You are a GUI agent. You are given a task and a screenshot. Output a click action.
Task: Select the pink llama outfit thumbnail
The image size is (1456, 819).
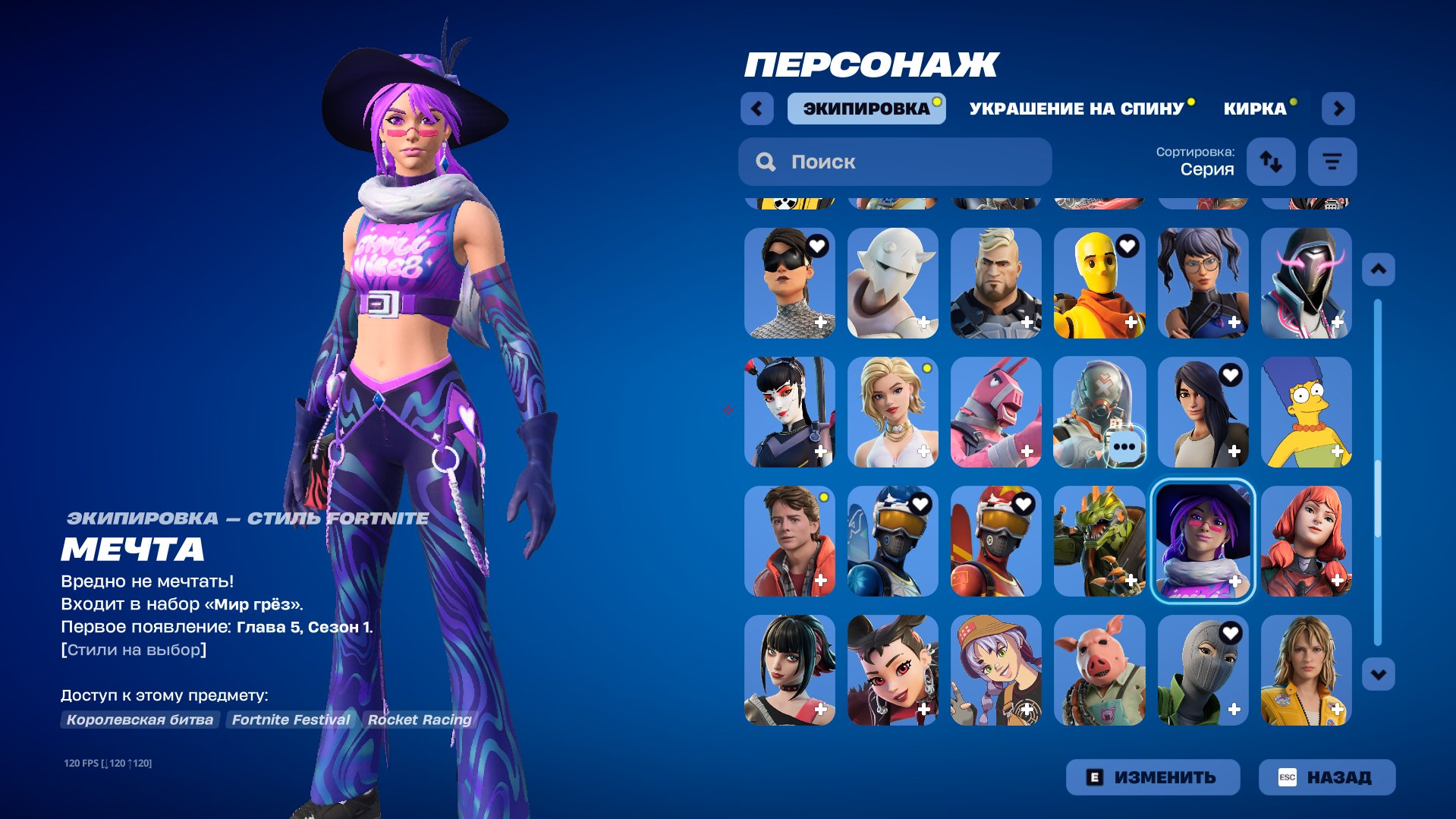pyautogui.click(x=995, y=412)
